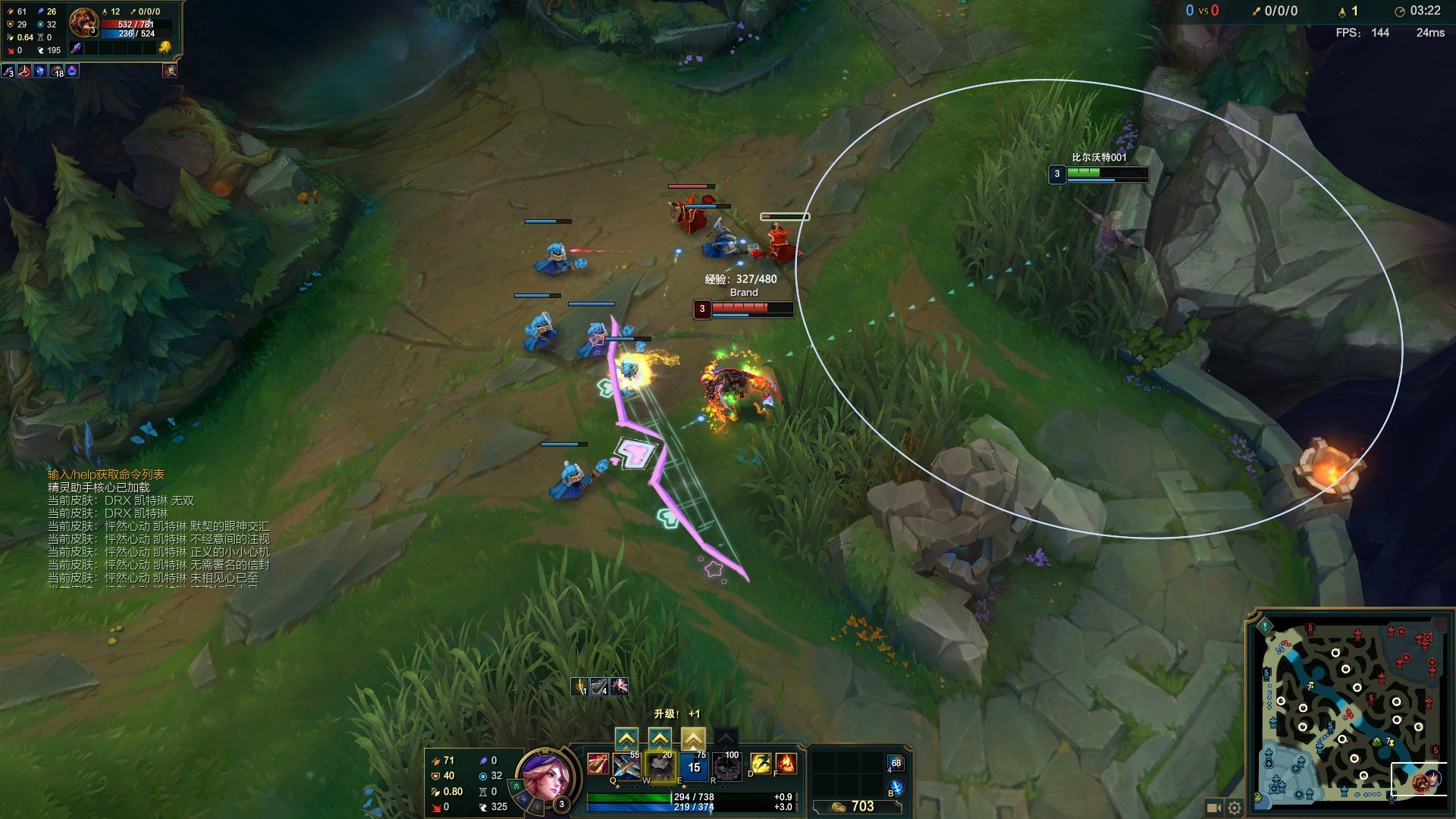Select the R ultimate ability icon
Image resolution: width=1456 pixels, height=819 pixels.
click(727, 766)
